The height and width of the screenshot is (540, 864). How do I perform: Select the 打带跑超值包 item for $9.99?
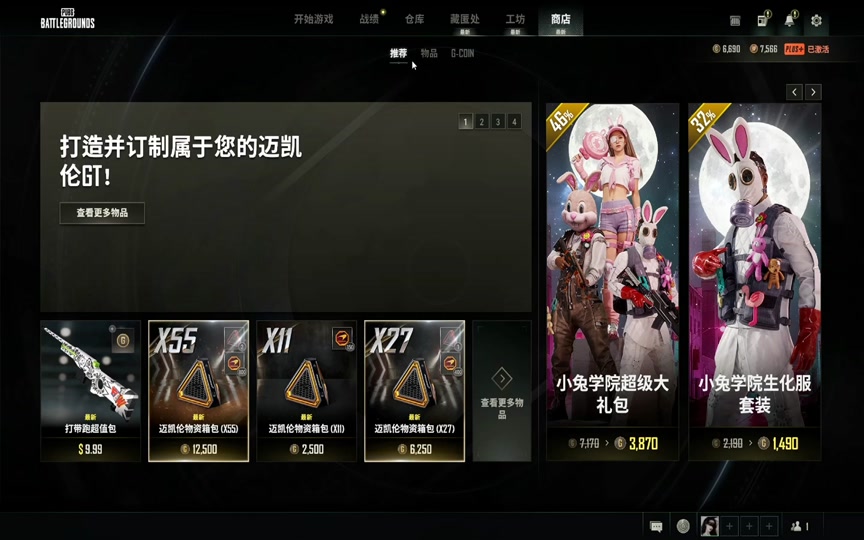point(91,391)
